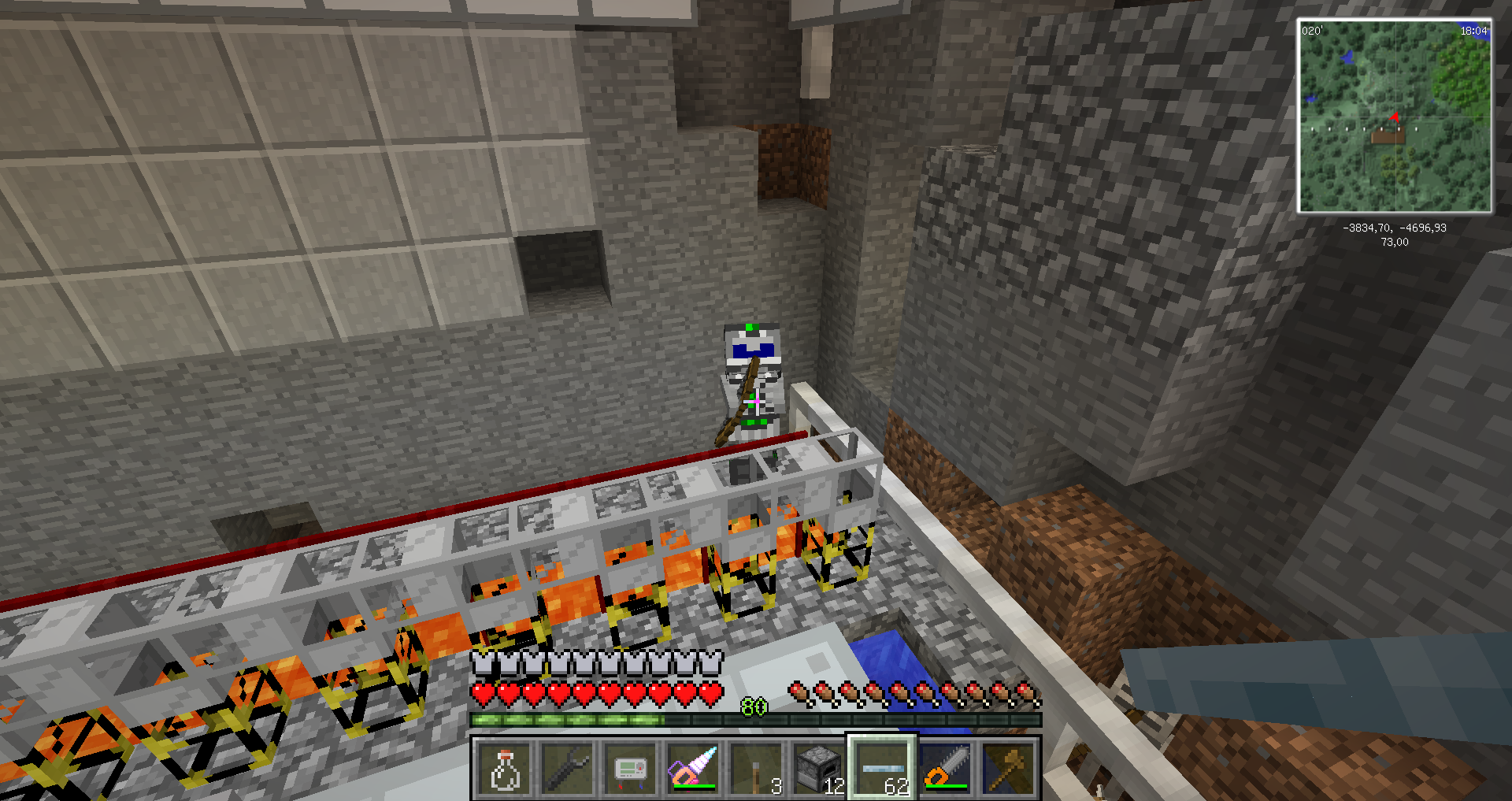1512x801 pixels.
Task: Equip the diamond drill from hotbar
Action: (693, 769)
